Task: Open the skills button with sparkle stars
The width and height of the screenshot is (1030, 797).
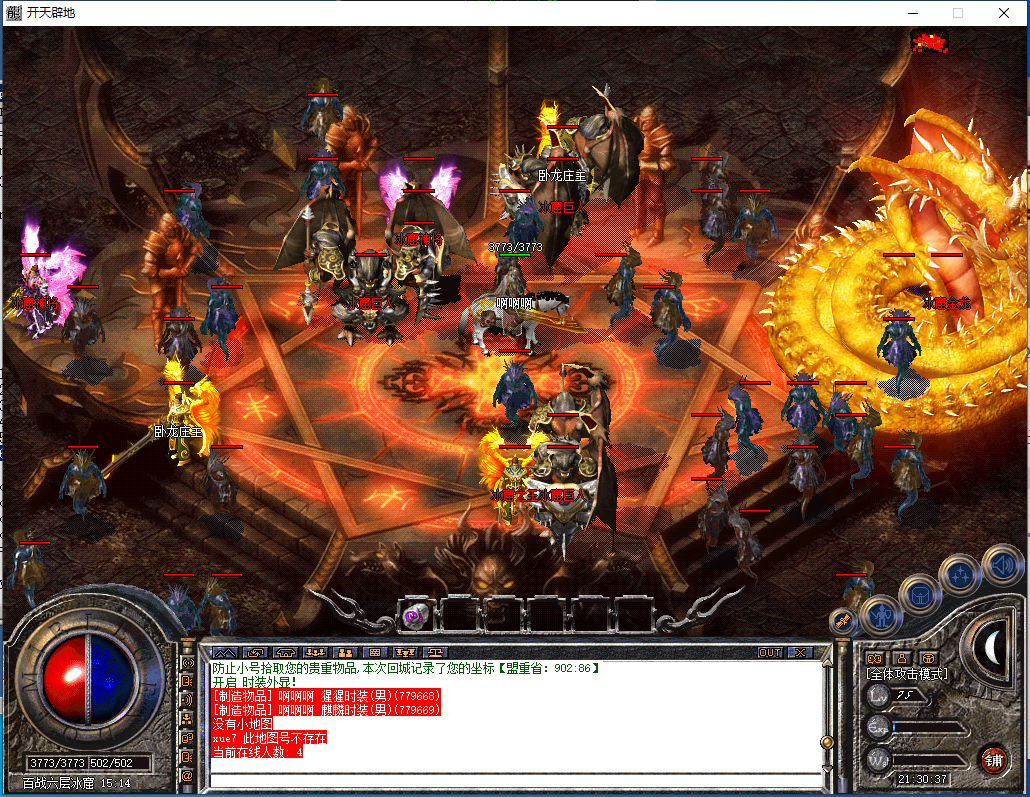Action: [x=961, y=575]
